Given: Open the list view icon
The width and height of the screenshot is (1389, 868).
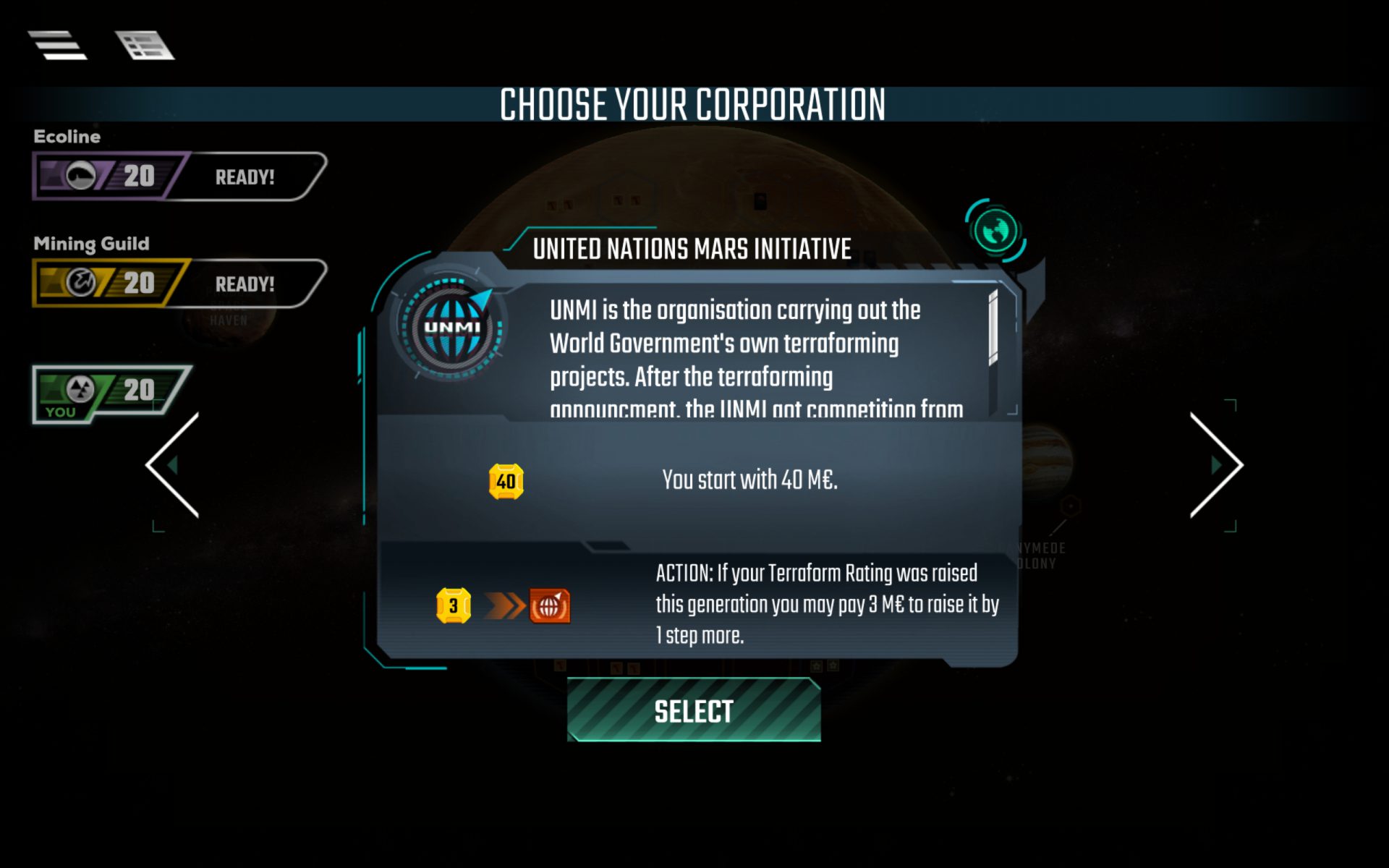Looking at the screenshot, I should tap(145, 46).
